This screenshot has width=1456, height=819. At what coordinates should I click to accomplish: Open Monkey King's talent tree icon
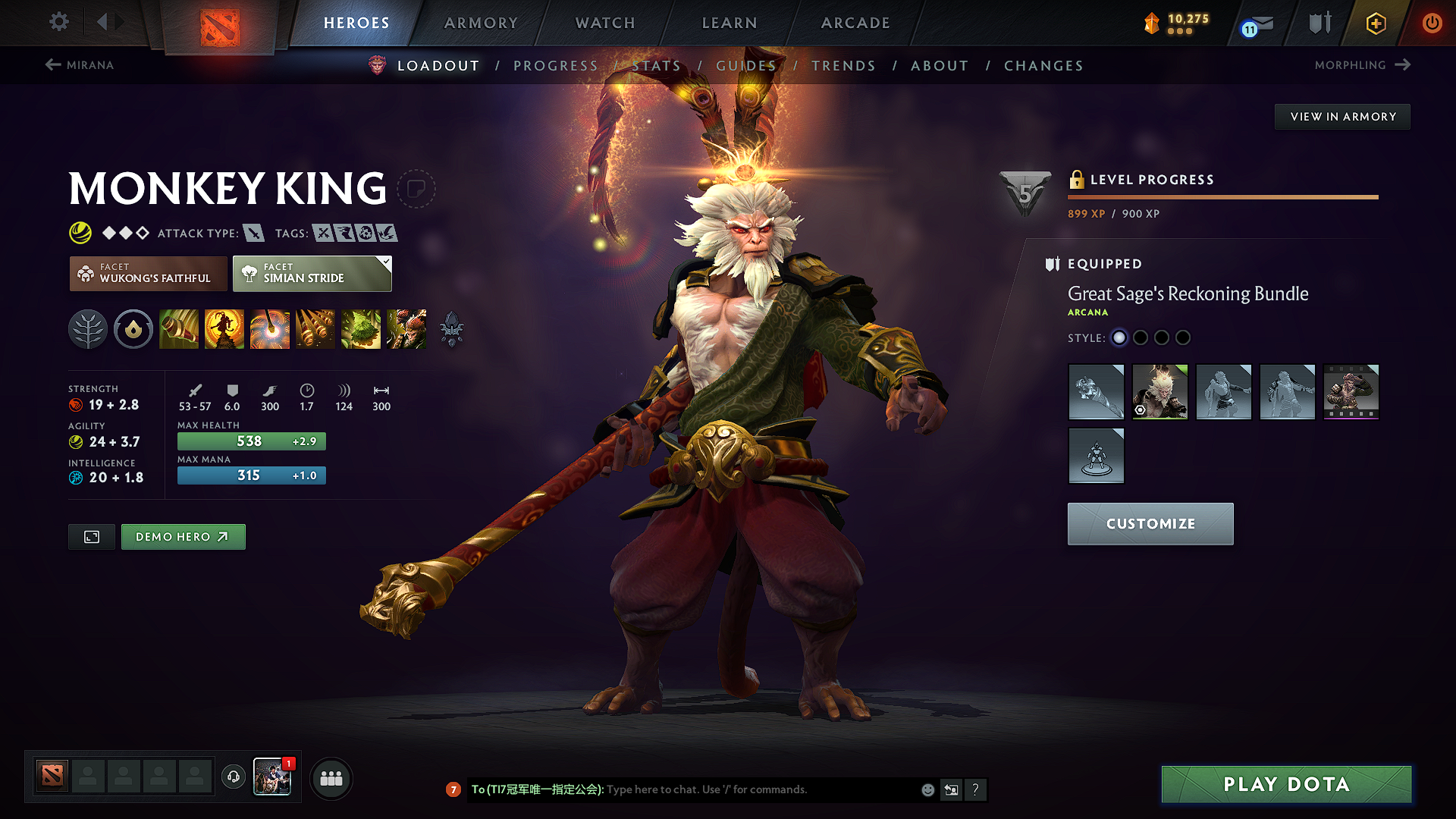88,328
